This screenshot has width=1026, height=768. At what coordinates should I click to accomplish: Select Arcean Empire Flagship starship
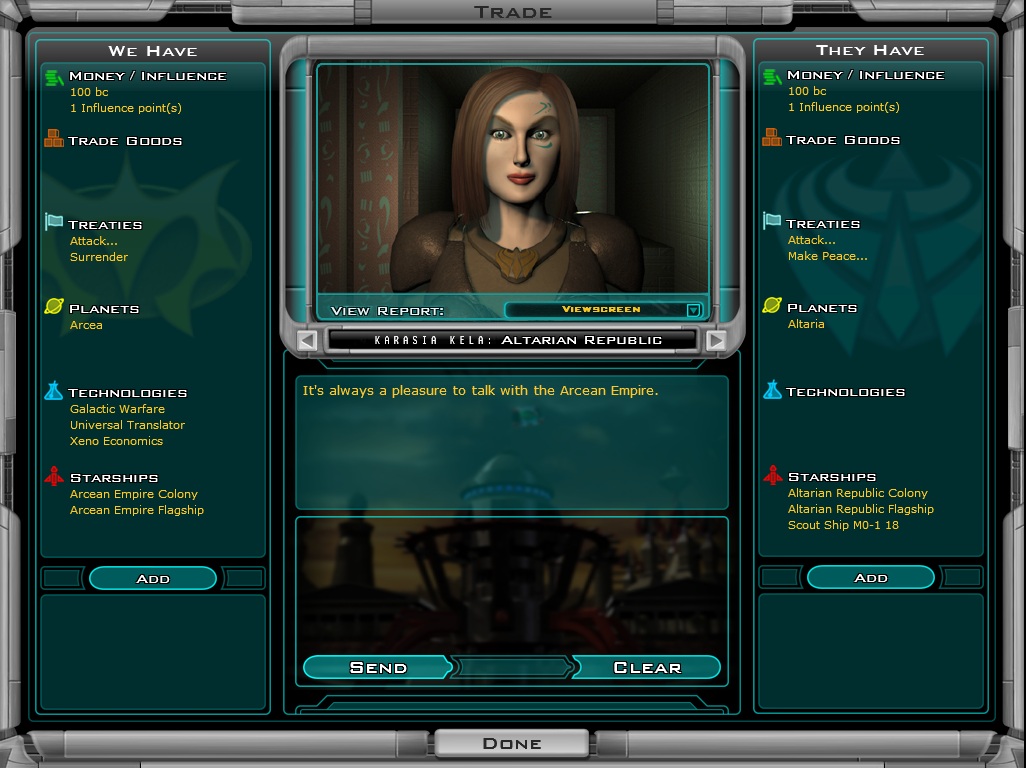(137, 510)
